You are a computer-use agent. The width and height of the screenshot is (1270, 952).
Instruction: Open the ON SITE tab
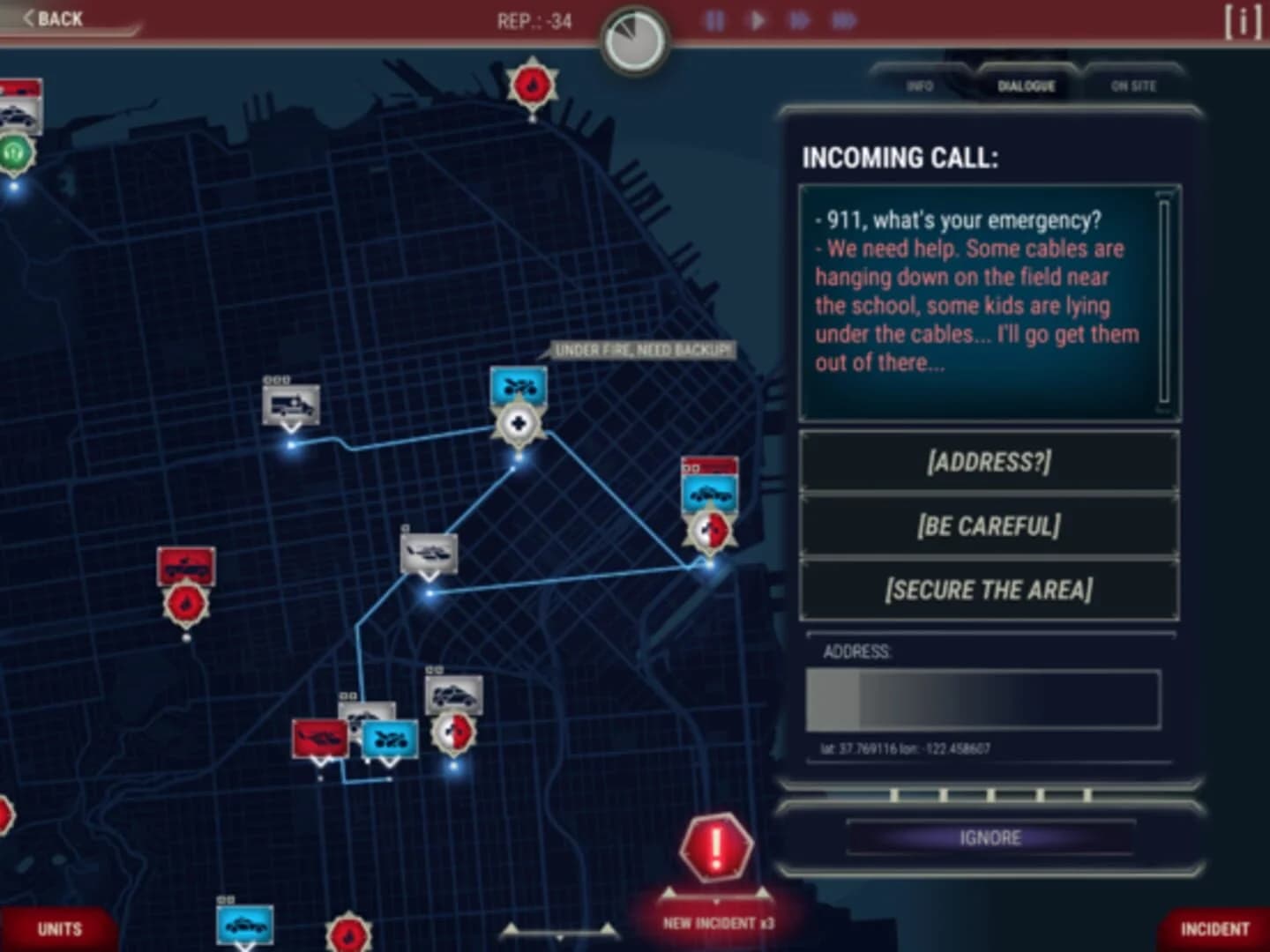click(1133, 86)
